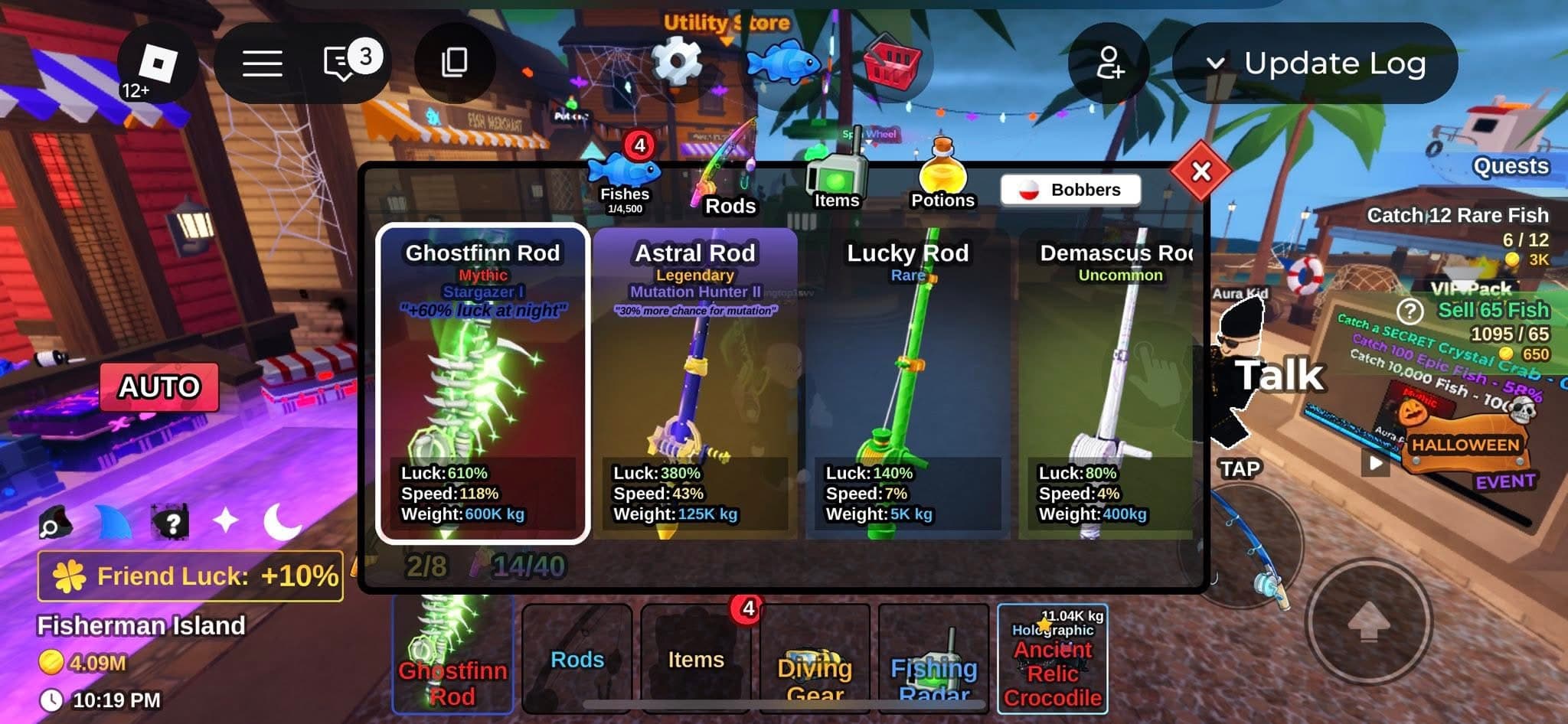
Task: Open the fish index icon at top
Action: [x=783, y=63]
